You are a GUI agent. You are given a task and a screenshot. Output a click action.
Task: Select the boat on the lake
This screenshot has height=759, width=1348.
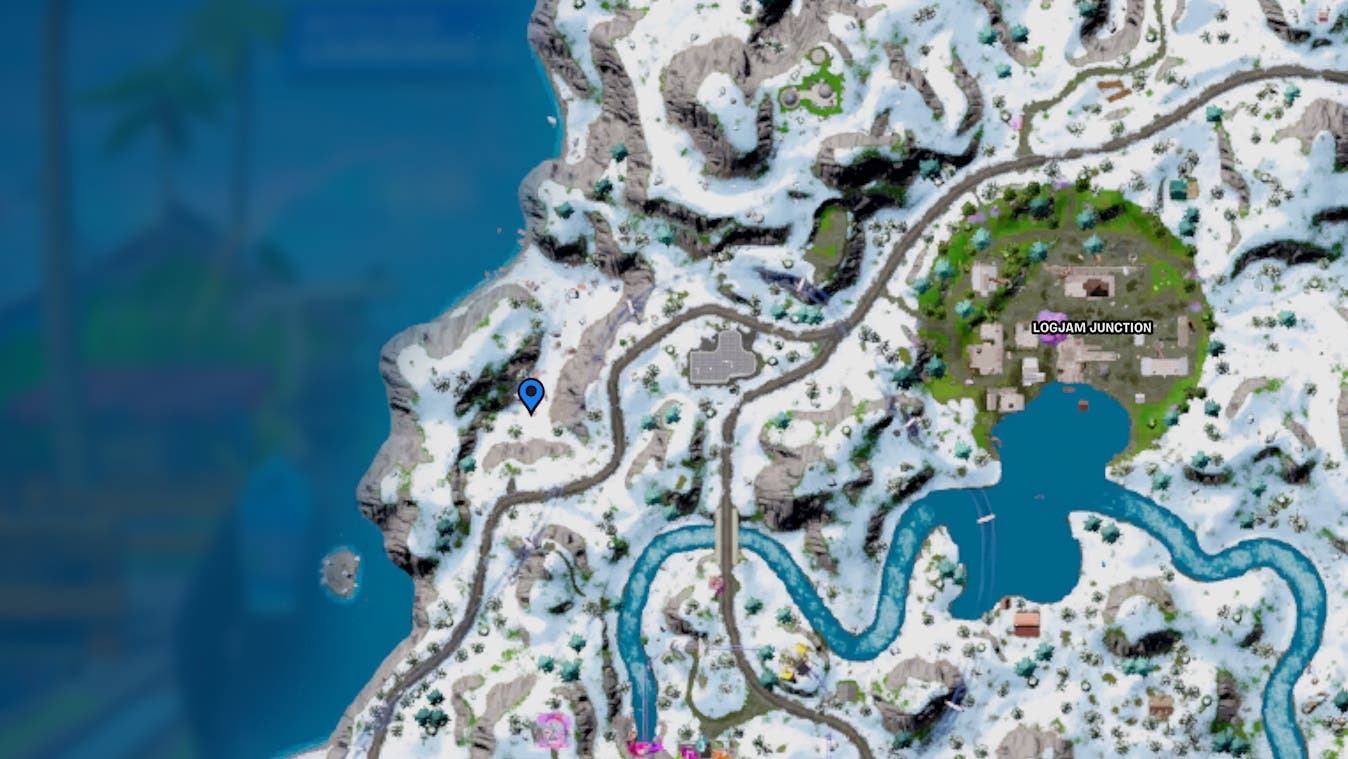coord(985,518)
